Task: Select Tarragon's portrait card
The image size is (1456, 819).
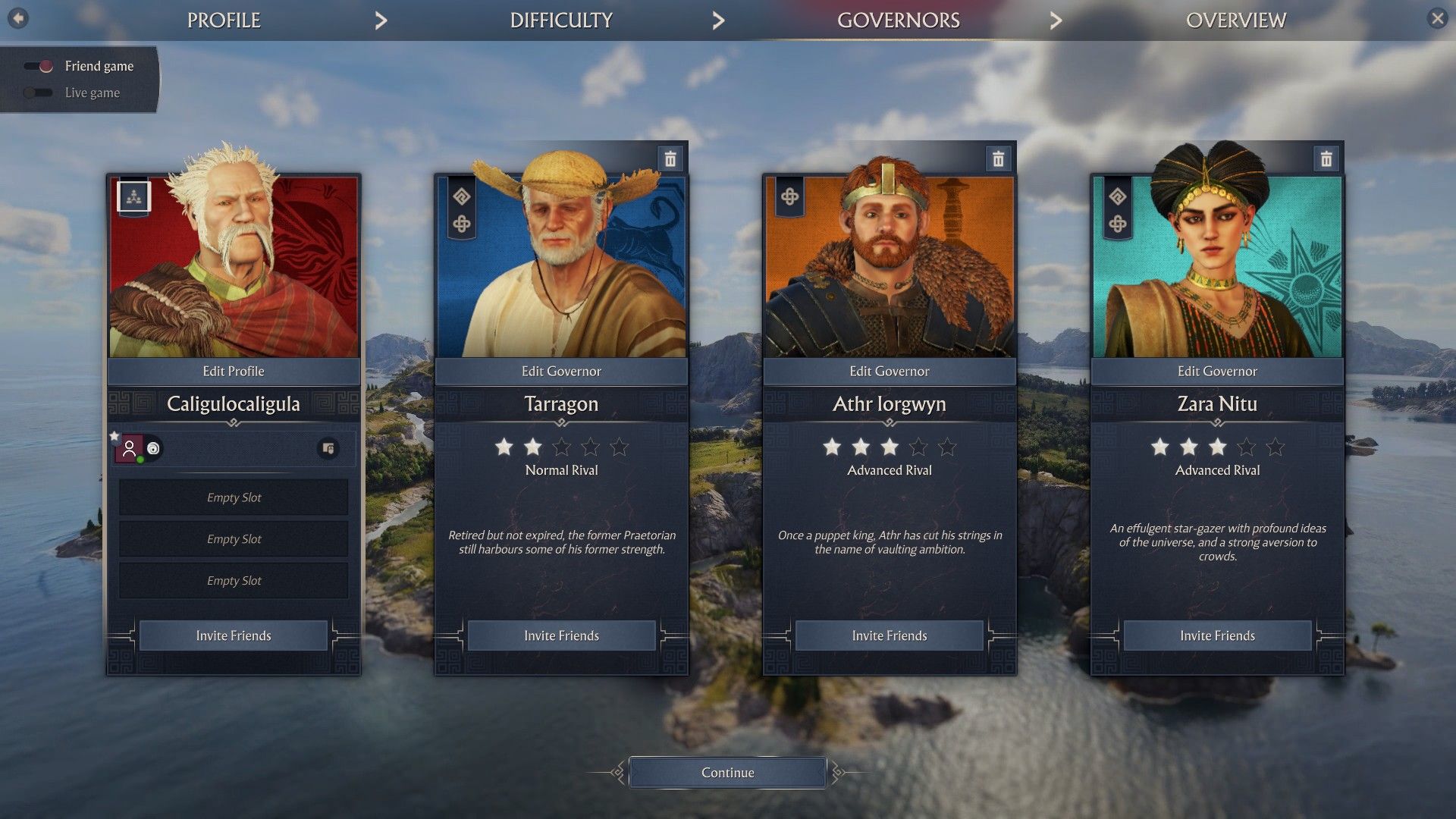Action: pyautogui.click(x=561, y=265)
